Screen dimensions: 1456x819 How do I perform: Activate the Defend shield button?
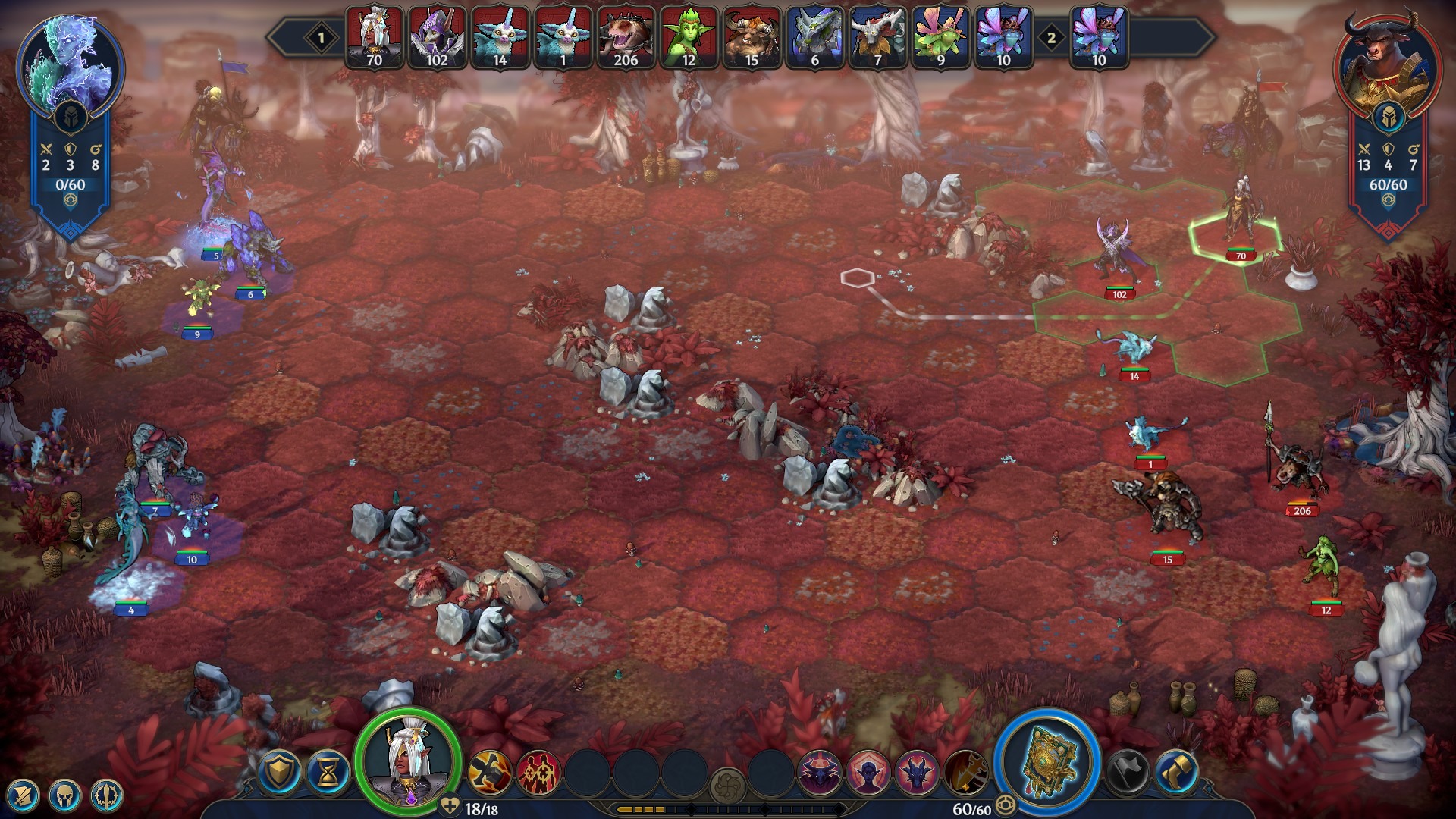tap(280, 772)
